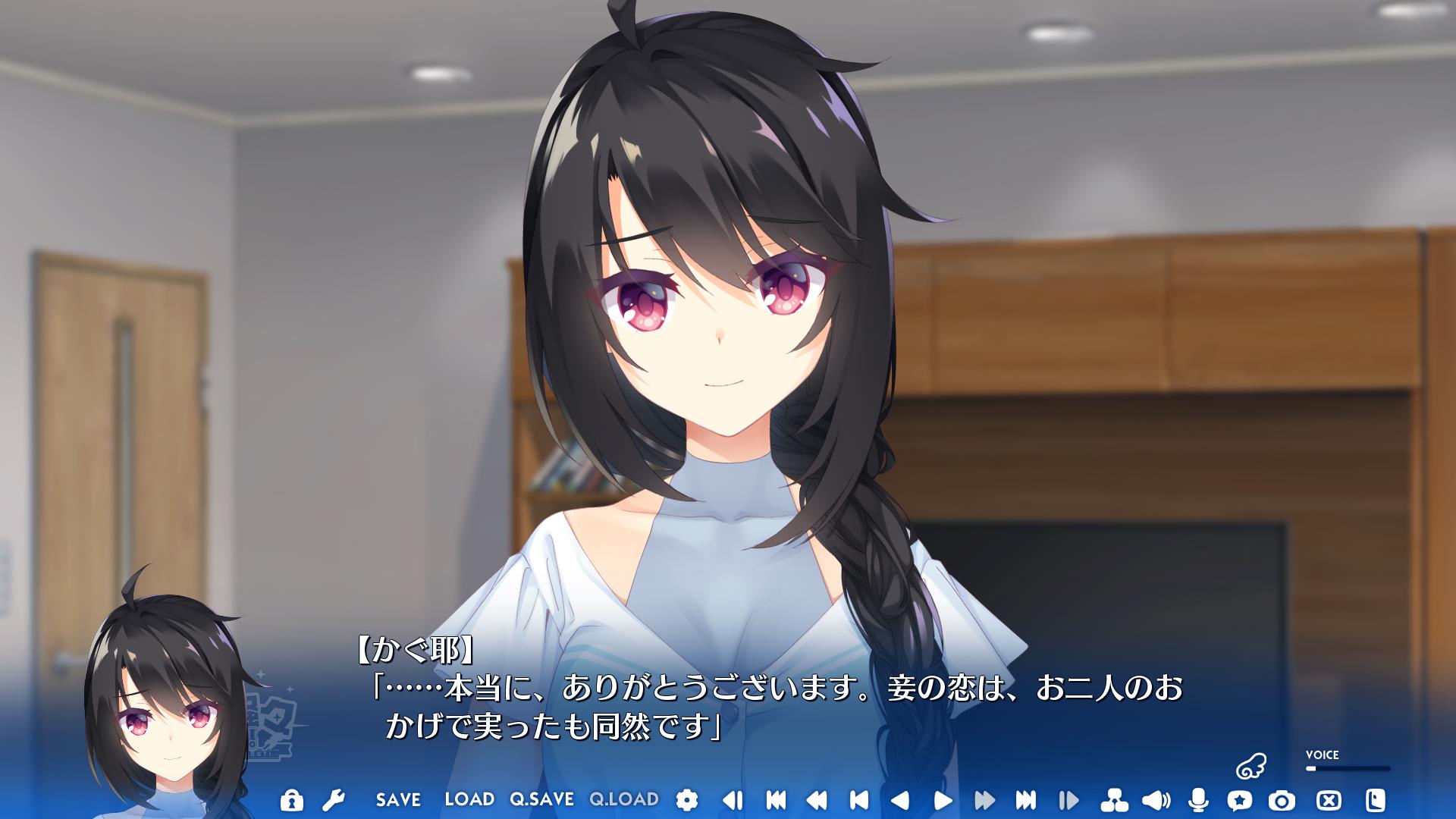The width and height of the screenshot is (1456, 819).
Task: Open the flowchart icon with three nodes
Action: [x=1114, y=800]
